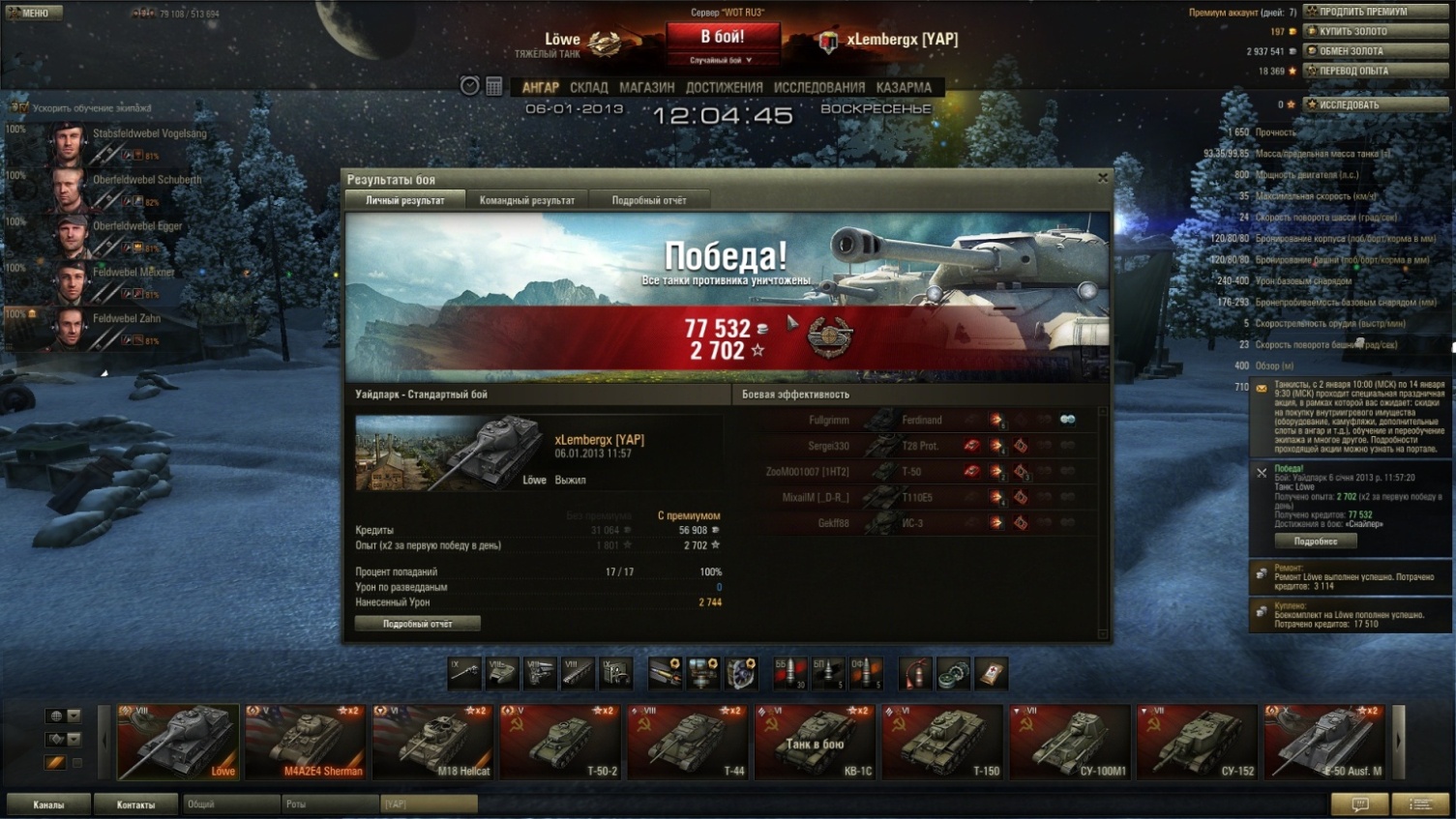The height and width of the screenshot is (819, 1456).
Task: Switch to the СКЛАД section
Action: (x=588, y=87)
